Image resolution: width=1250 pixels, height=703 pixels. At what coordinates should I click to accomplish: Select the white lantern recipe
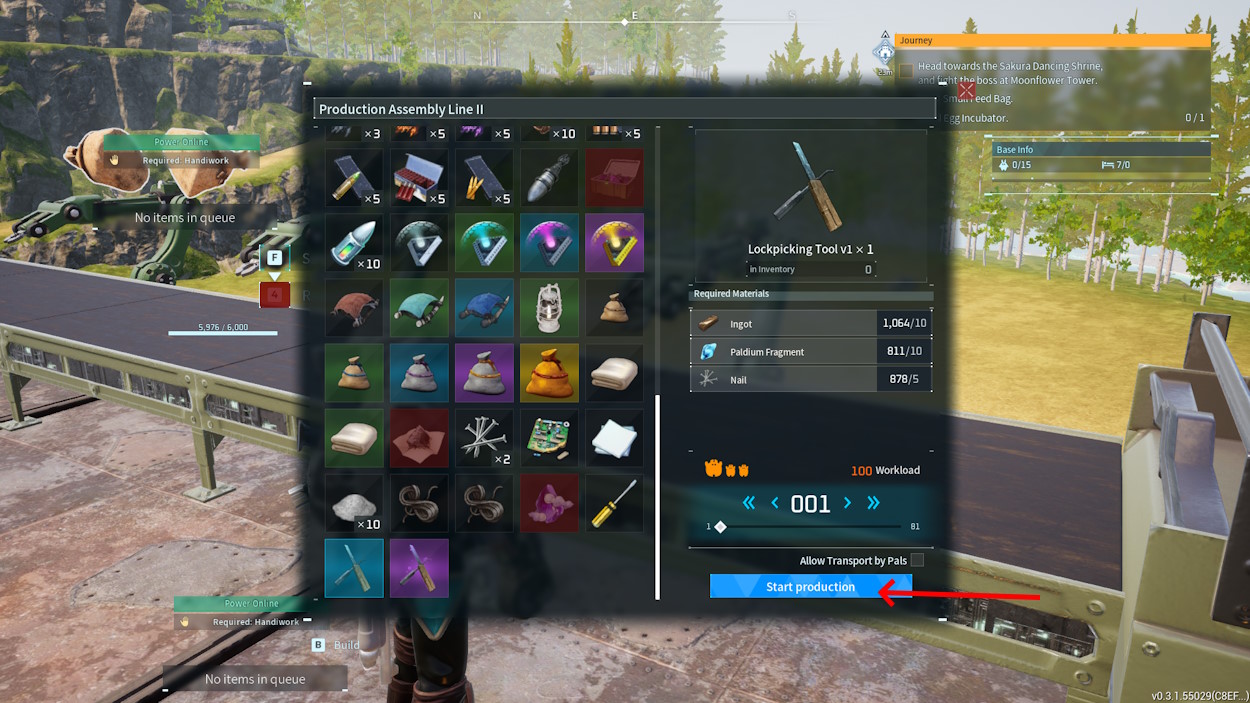click(549, 307)
